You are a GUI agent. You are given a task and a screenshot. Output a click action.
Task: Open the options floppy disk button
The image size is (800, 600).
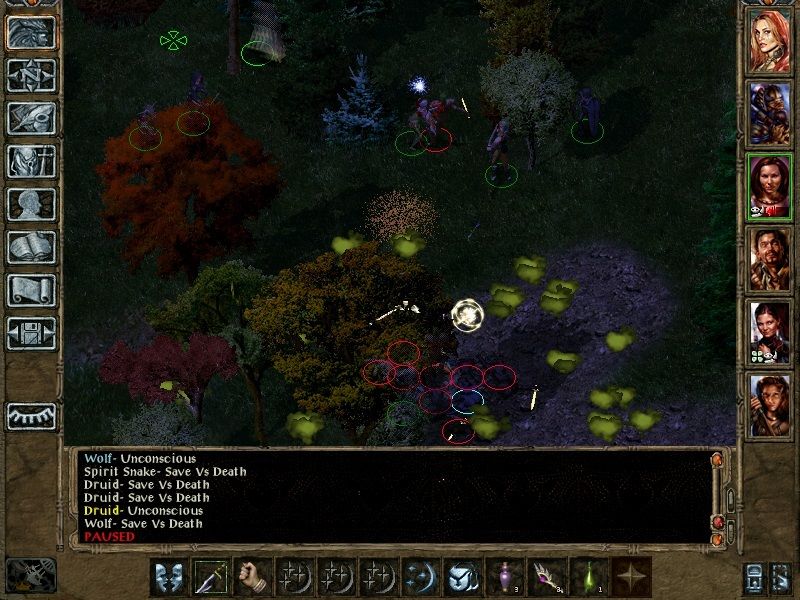pyautogui.click(x=31, y=333)
